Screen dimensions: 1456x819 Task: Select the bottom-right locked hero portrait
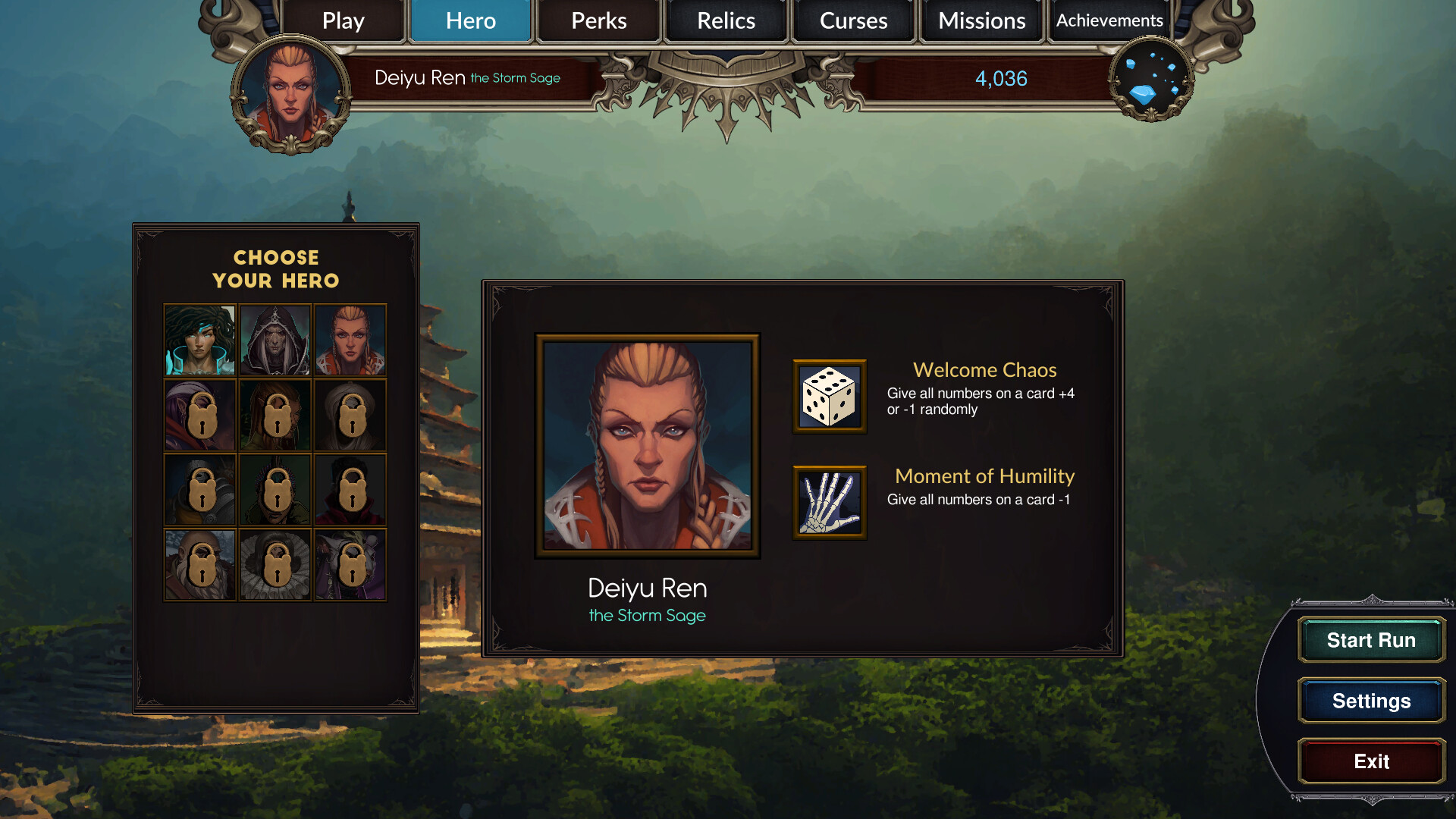coord(350,564)
